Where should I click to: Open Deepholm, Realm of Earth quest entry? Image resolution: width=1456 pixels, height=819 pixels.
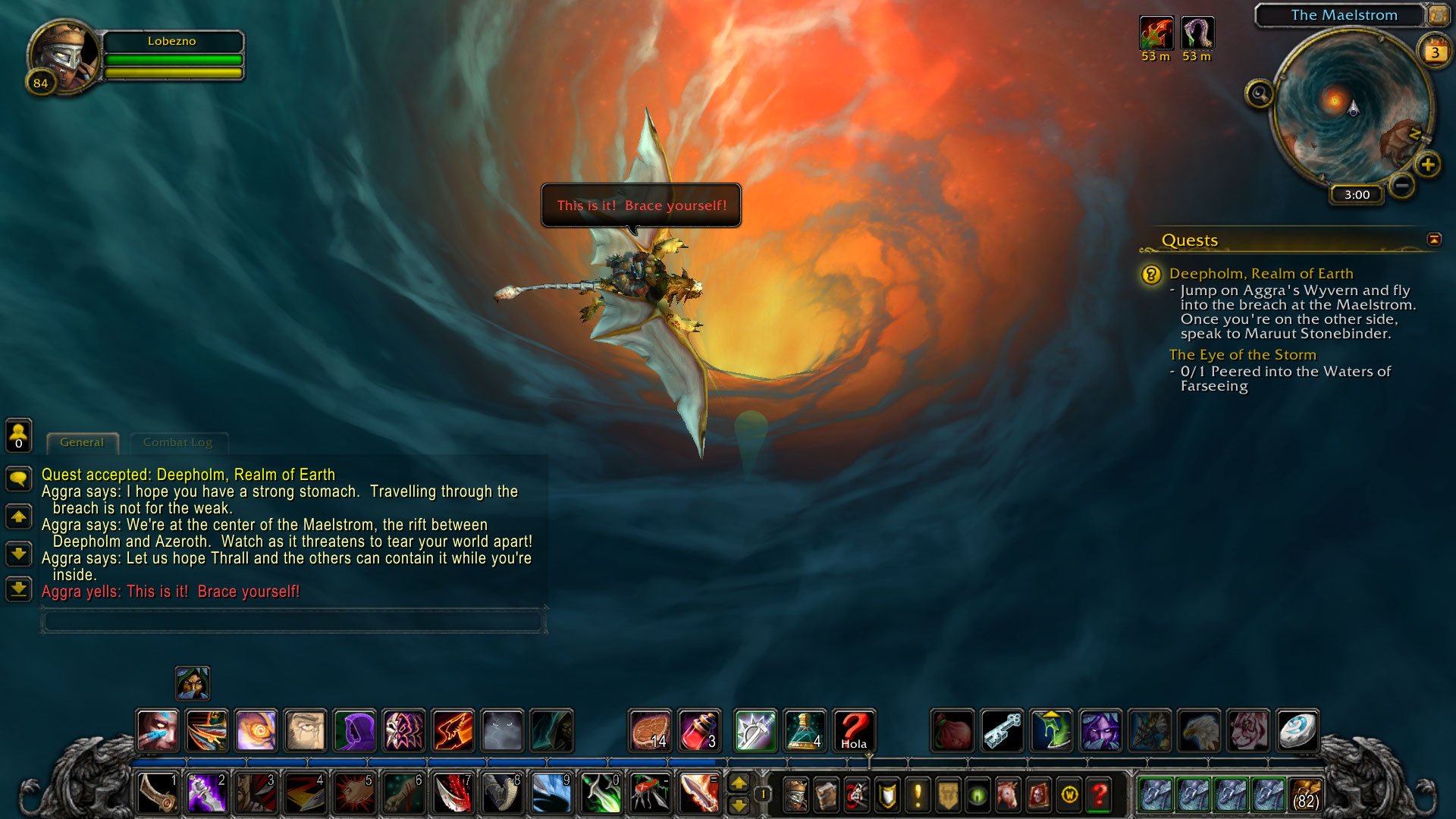pos(1260,274)
